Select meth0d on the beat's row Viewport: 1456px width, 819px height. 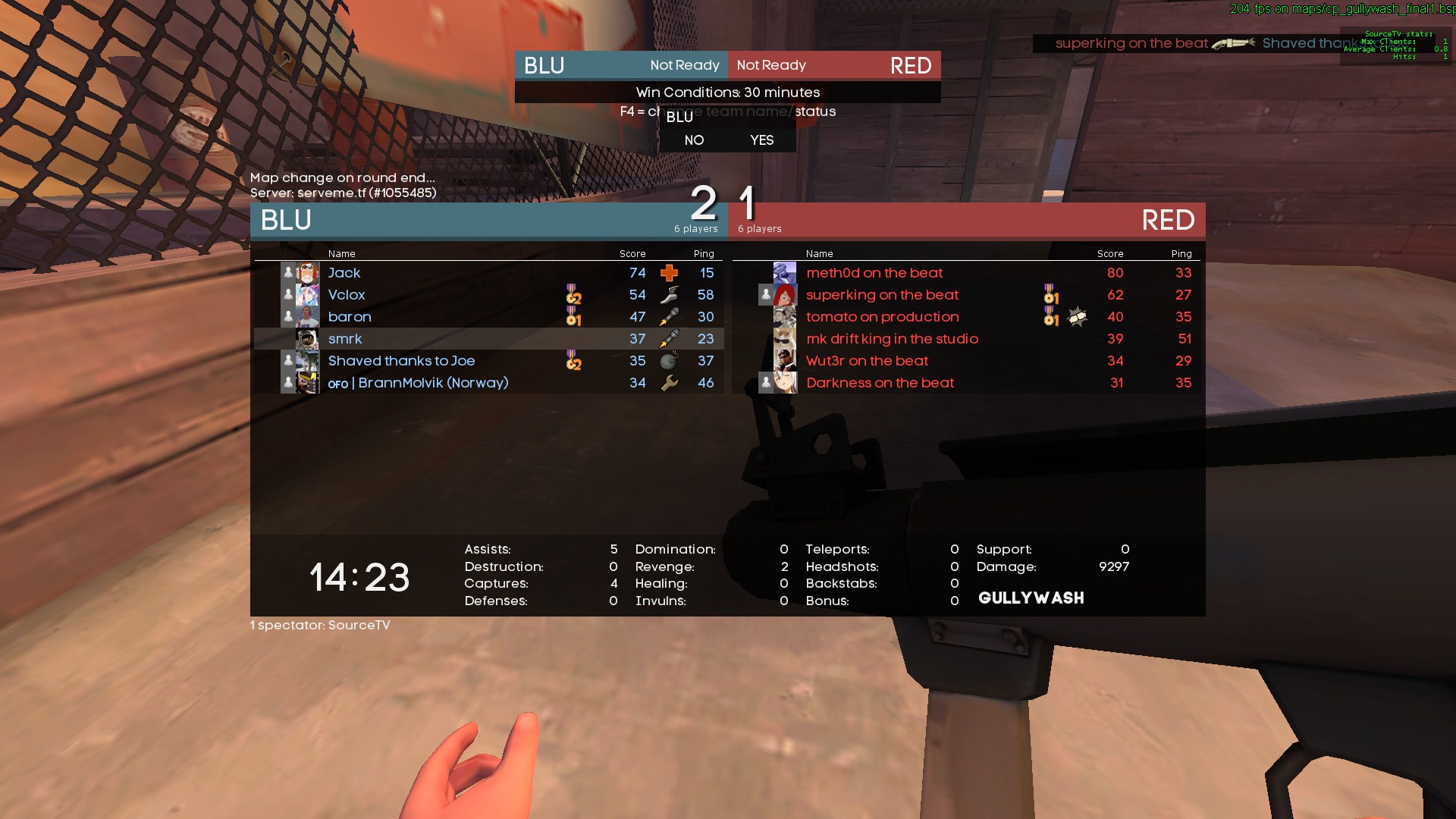pos(874,273)
